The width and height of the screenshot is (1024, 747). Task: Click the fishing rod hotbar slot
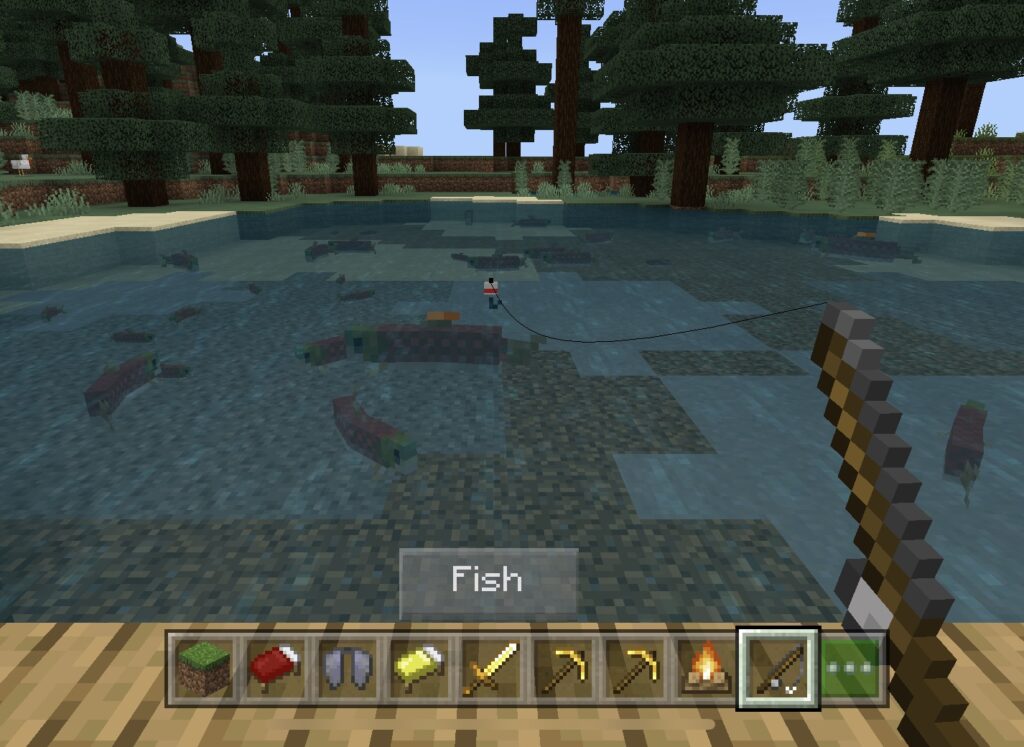[x=777, y=668]
